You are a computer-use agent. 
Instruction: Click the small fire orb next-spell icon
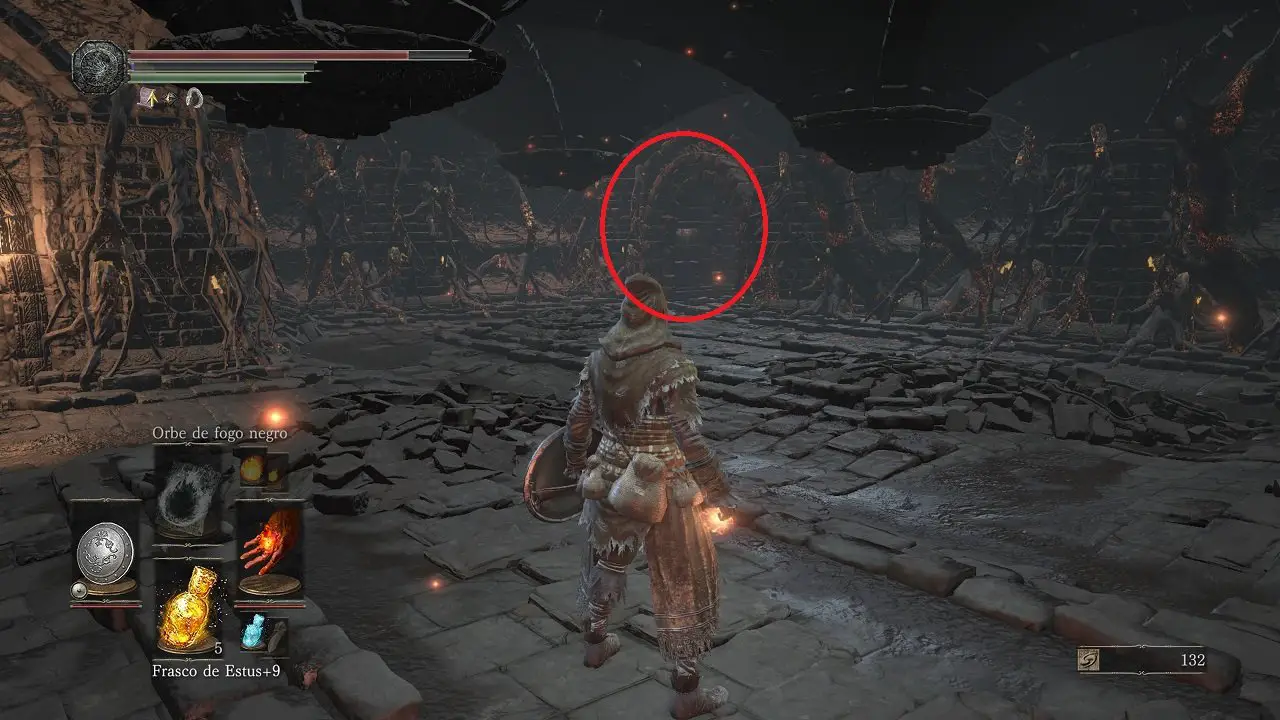pos(250,468)
